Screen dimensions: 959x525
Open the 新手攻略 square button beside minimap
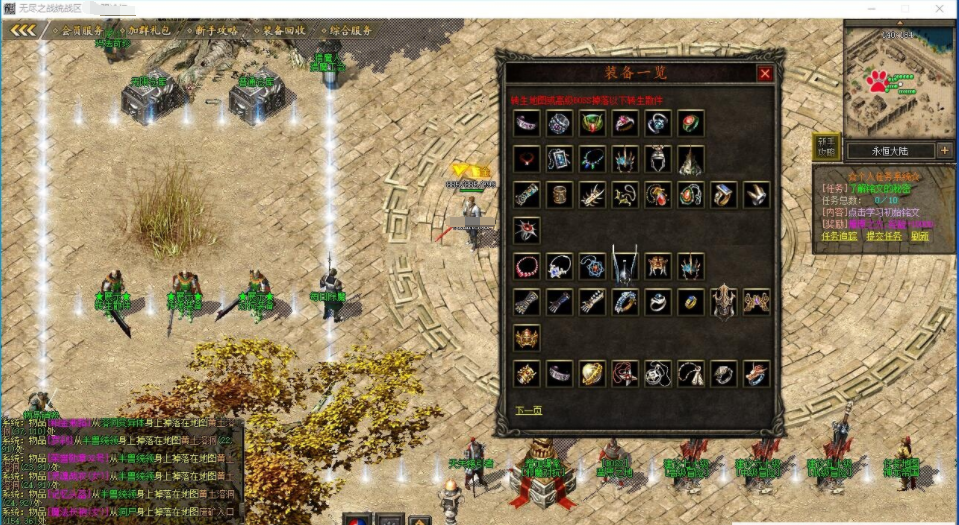(x=825, y=147)
